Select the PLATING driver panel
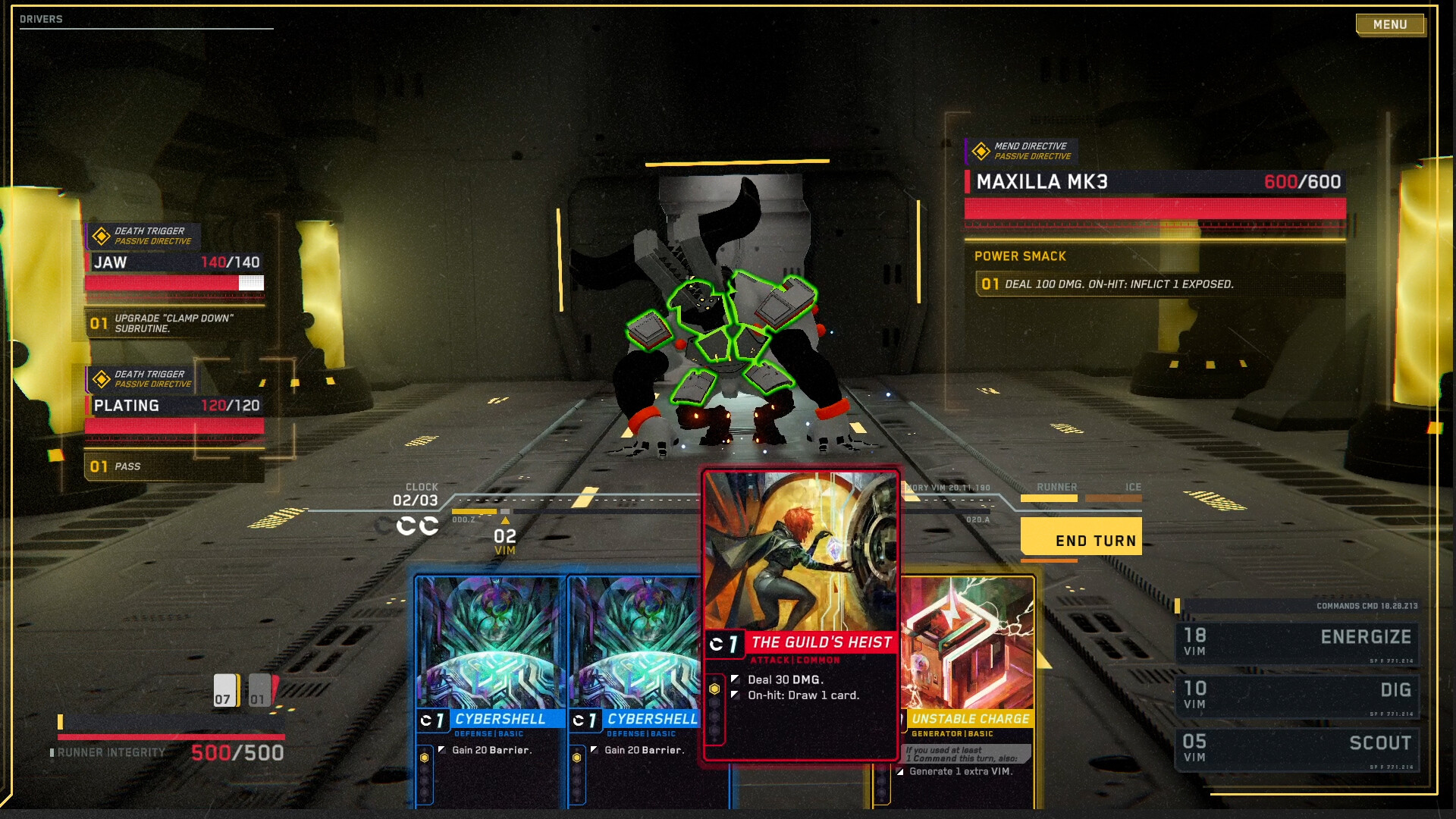This screenshot has height=819, width=1456. pyautogui.click(x=175, y=406)
